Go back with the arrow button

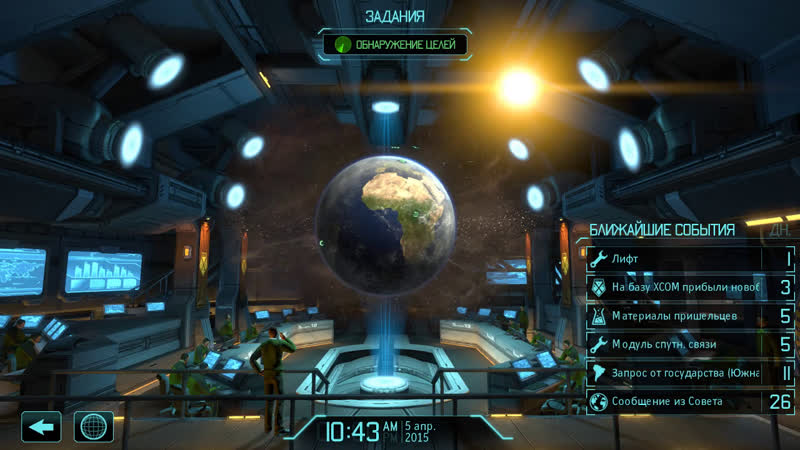[41, 427]
